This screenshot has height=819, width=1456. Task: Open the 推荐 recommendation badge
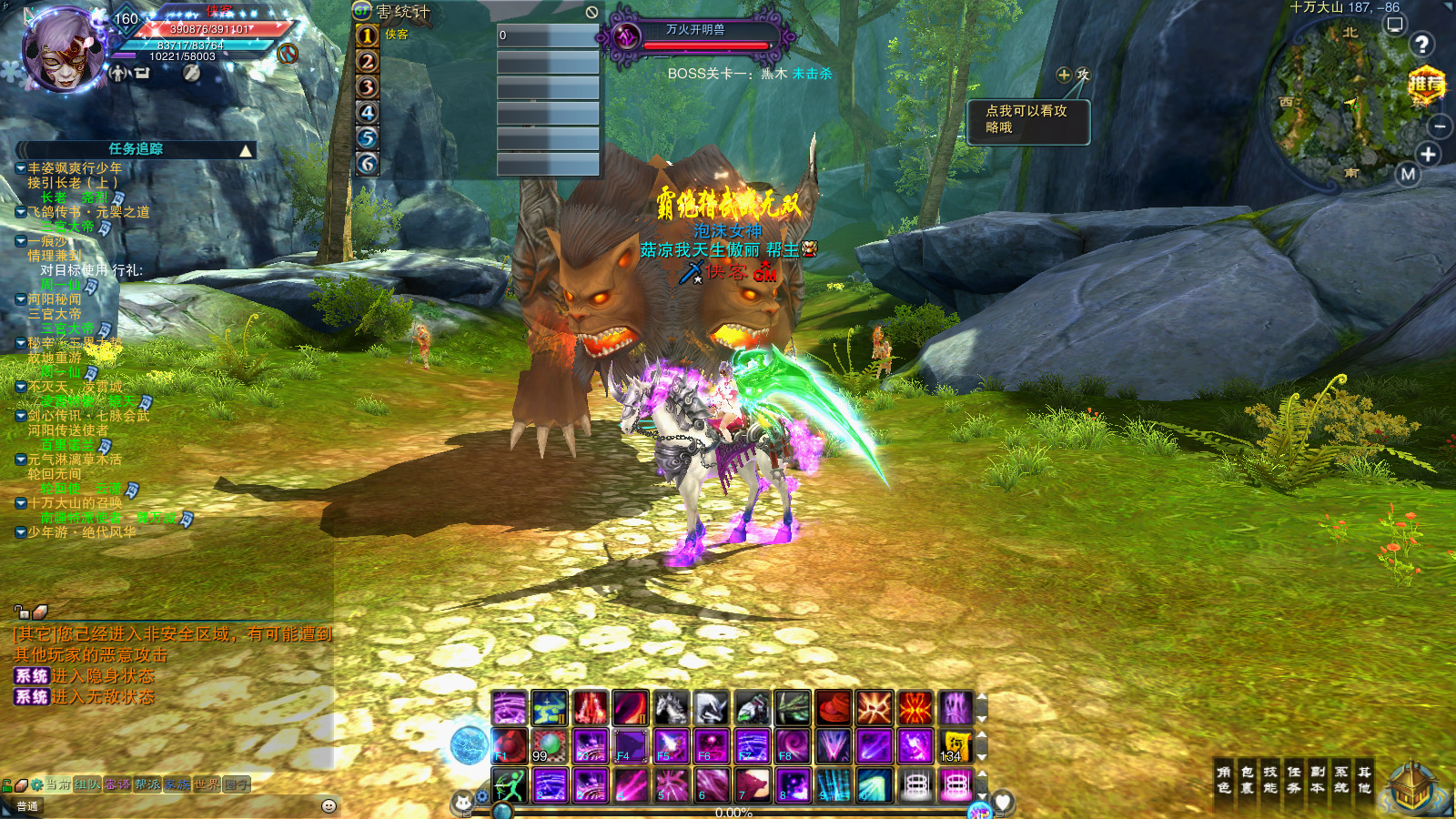tap(1426, 86)
